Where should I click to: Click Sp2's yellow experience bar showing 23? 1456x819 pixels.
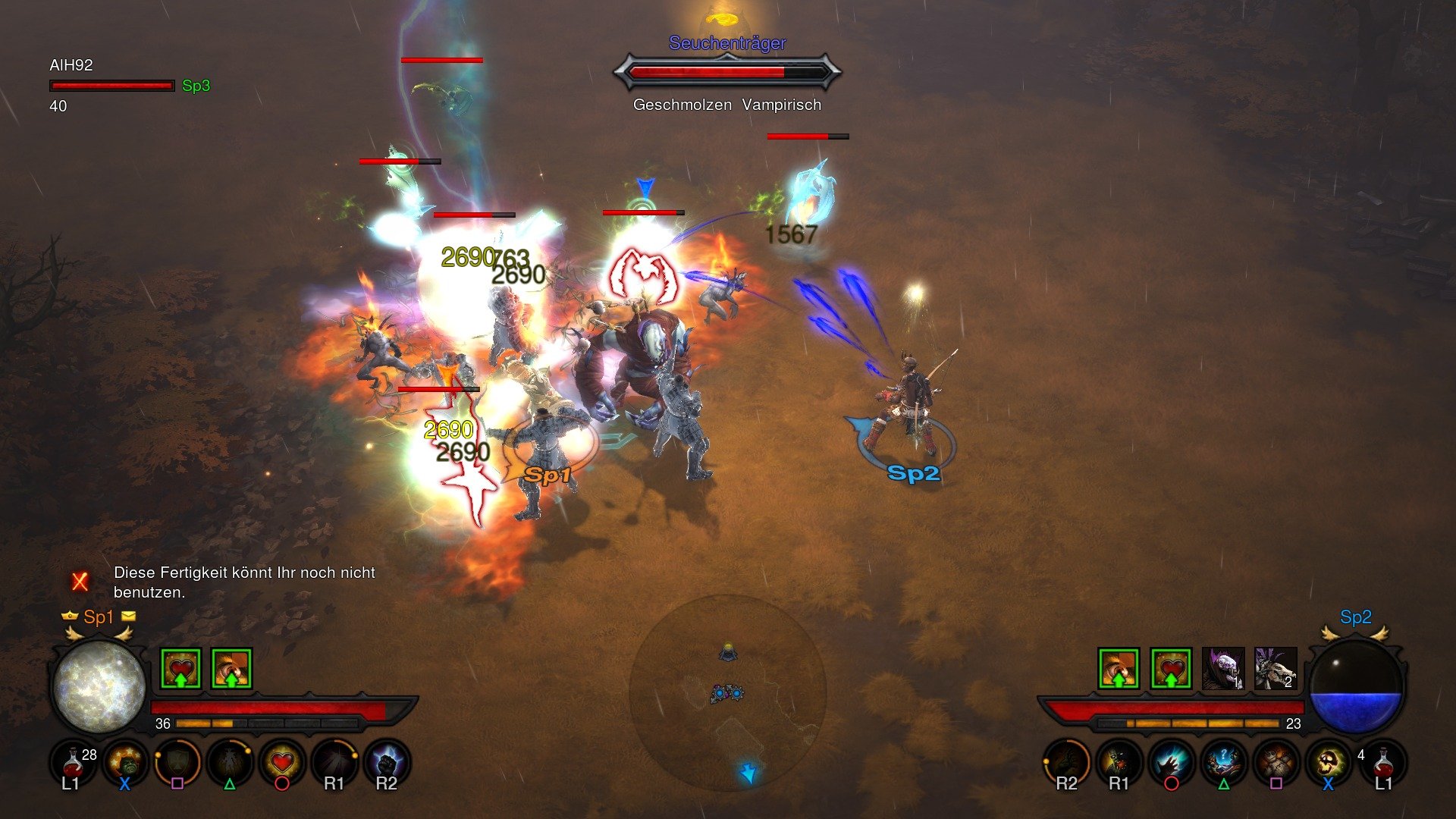click(x=1189, y=722)
